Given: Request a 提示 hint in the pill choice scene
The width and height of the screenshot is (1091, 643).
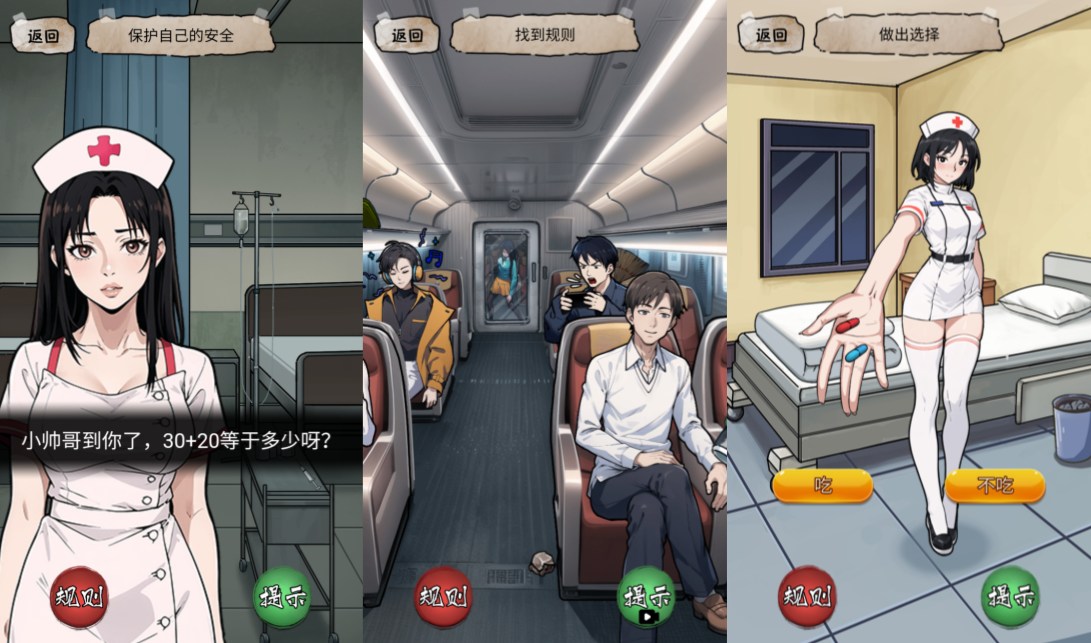Looking at the screenshot, I should click(1010, 597).
